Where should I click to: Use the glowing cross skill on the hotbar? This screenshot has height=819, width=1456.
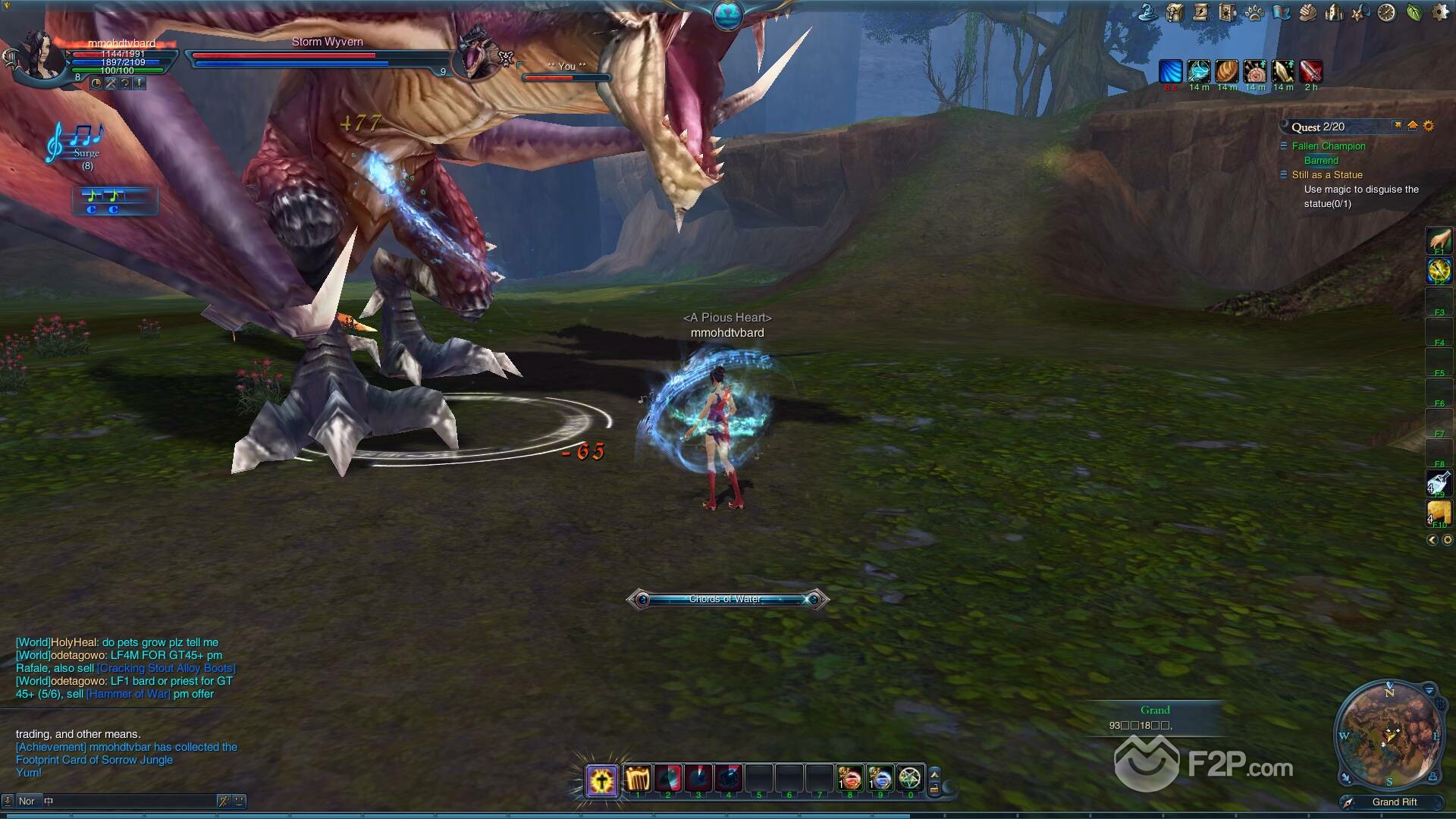click(602, 780)
